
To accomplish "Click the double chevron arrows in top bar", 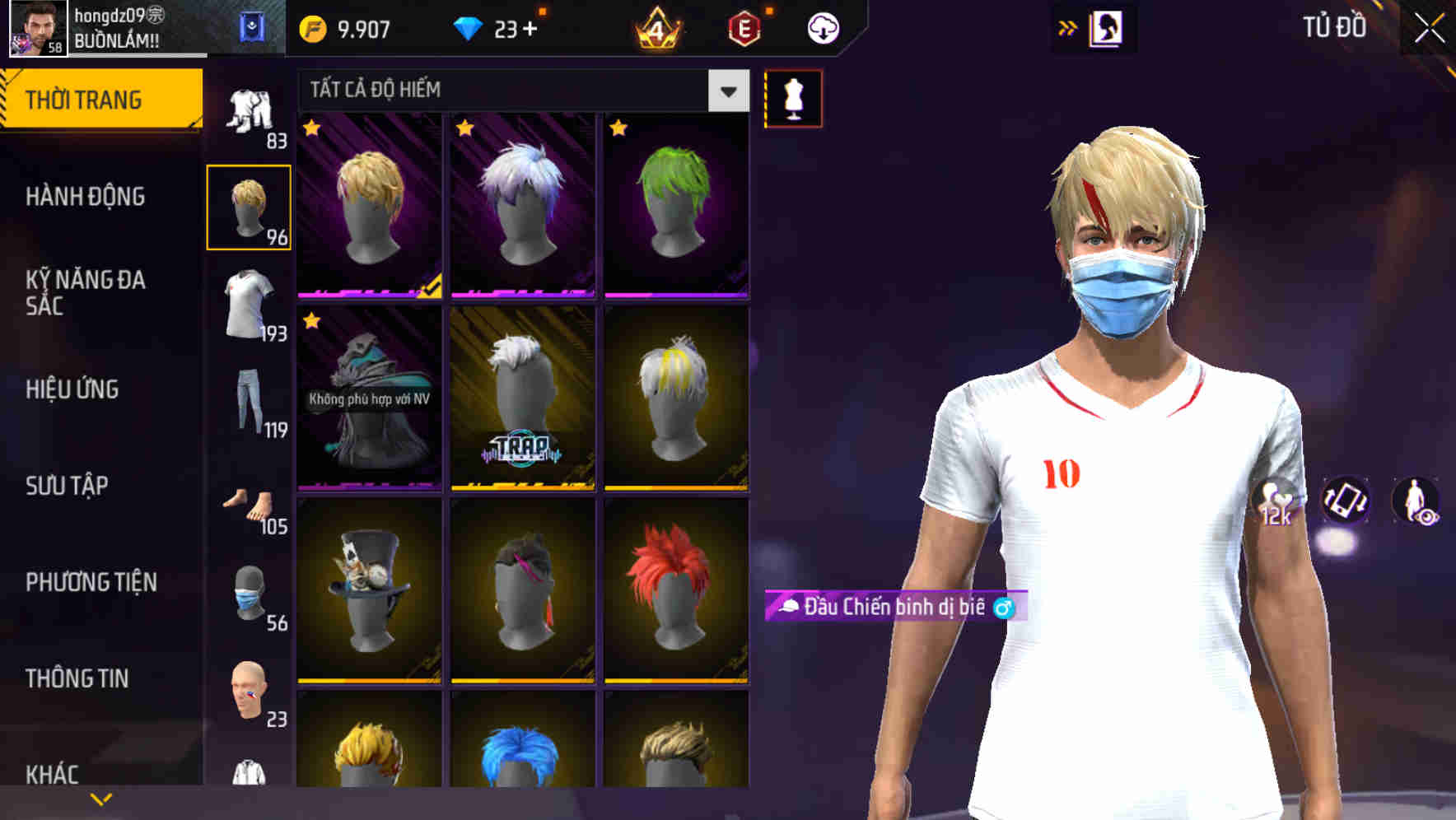I will click(1066, 26).
